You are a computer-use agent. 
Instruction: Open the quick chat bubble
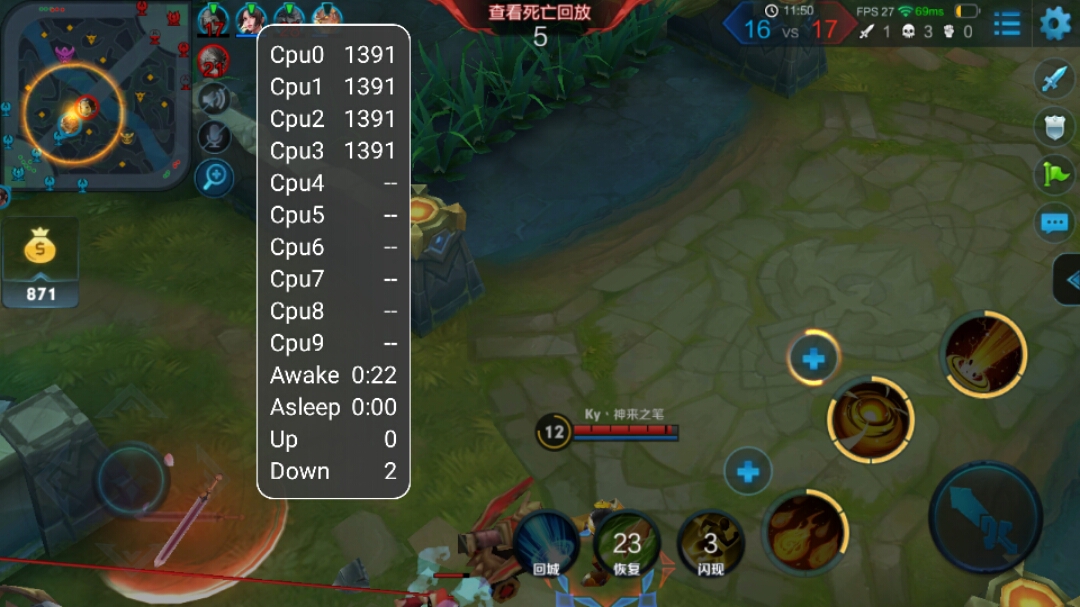coord(1055,222)
